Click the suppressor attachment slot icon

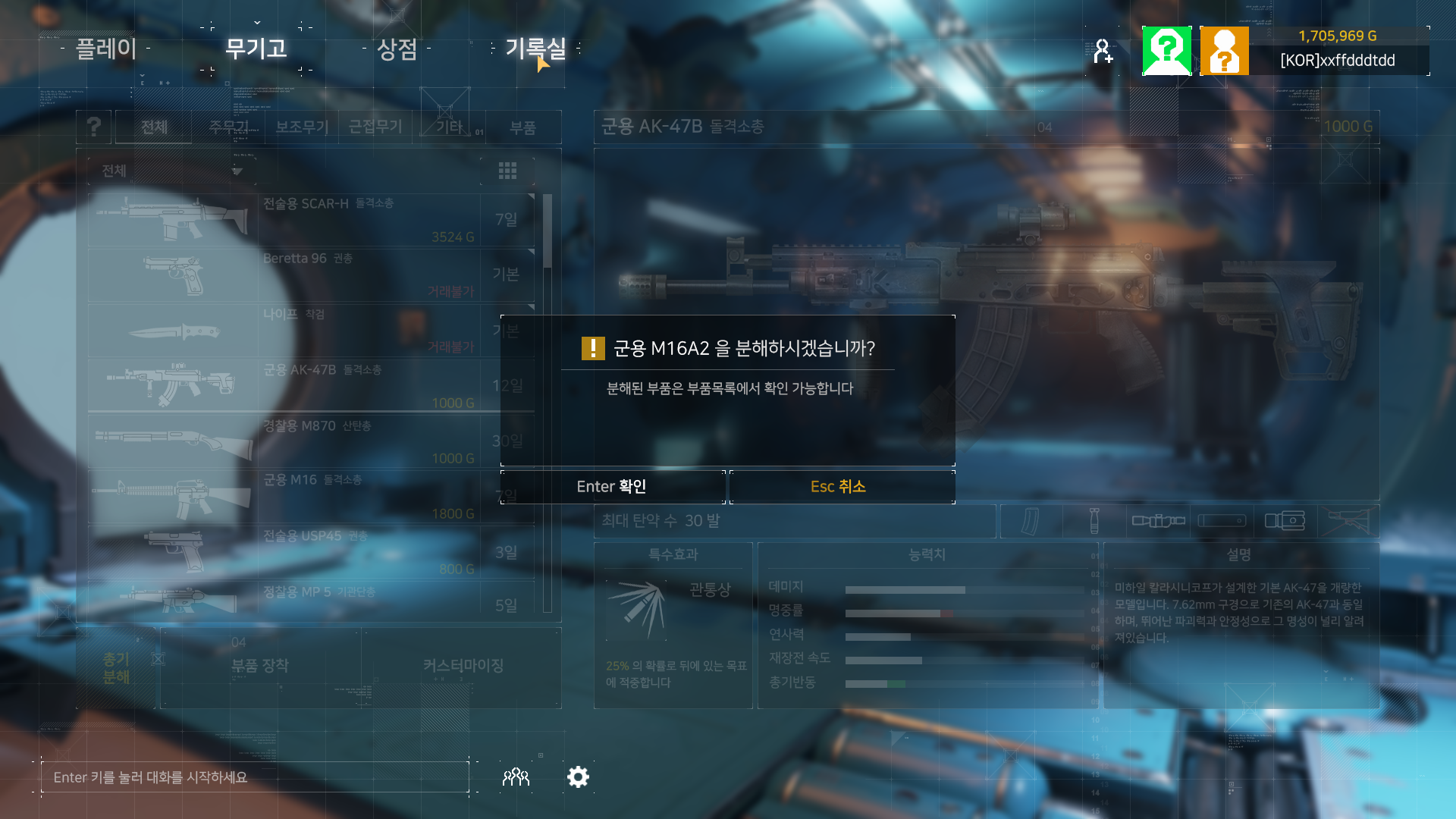click(1222, 521)
